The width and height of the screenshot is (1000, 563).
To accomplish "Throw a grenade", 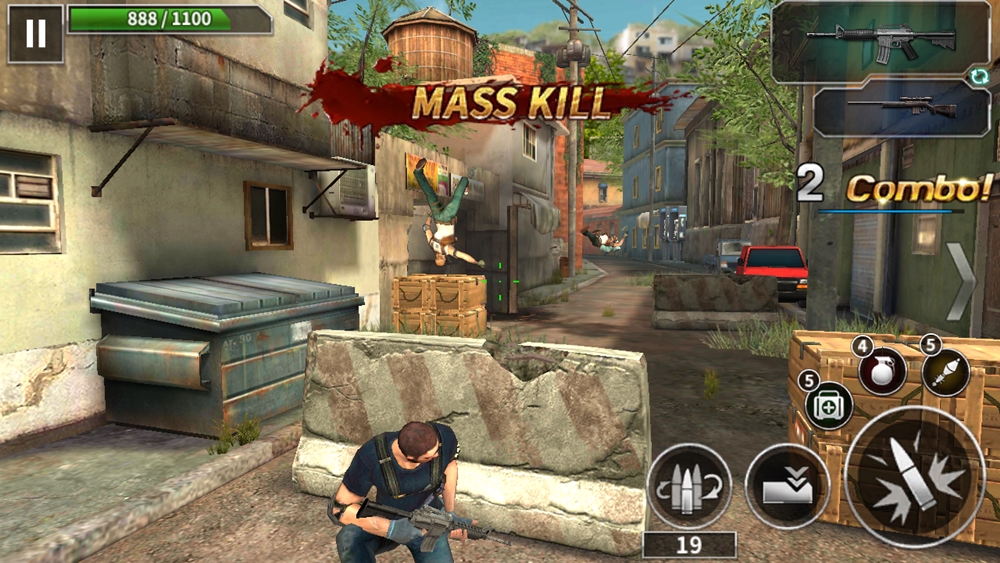I will [x=882, y=372].
